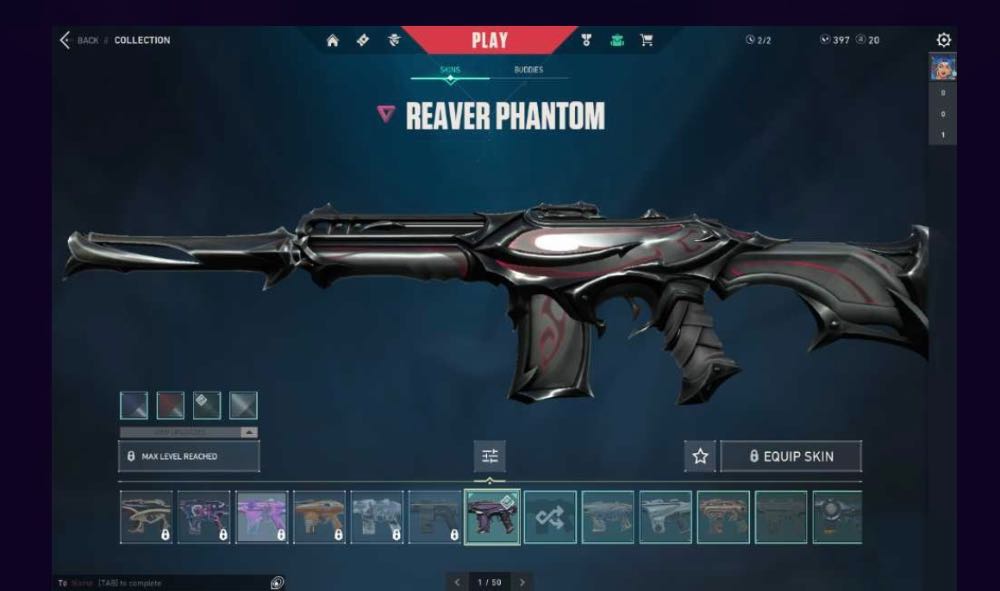Pick the white-grey color variant swatch
The image size is (1000, 591).
tap(243, 405)
